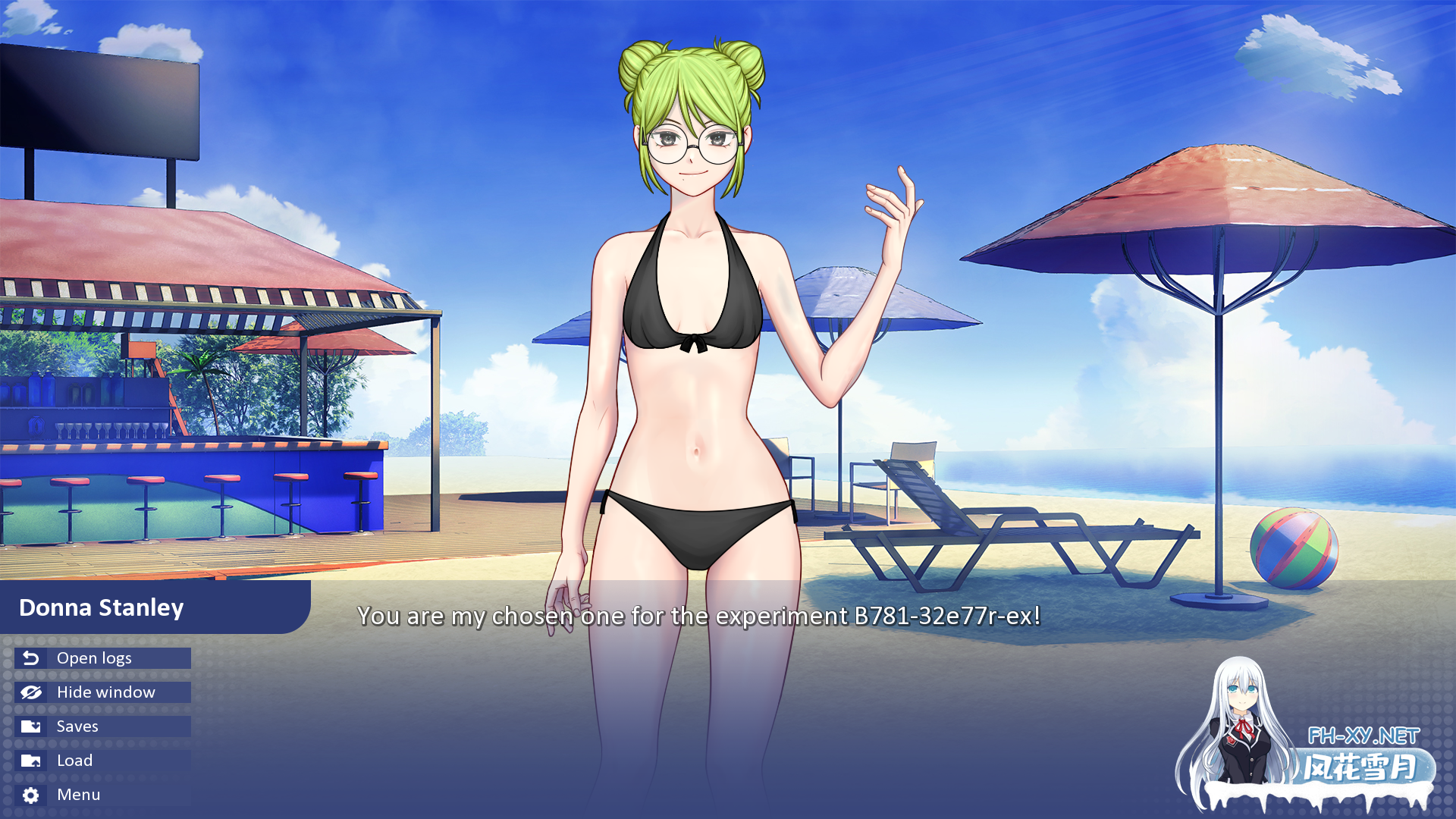
Task: Click the load-folder icon next to Load
Action: click(30, 760)
